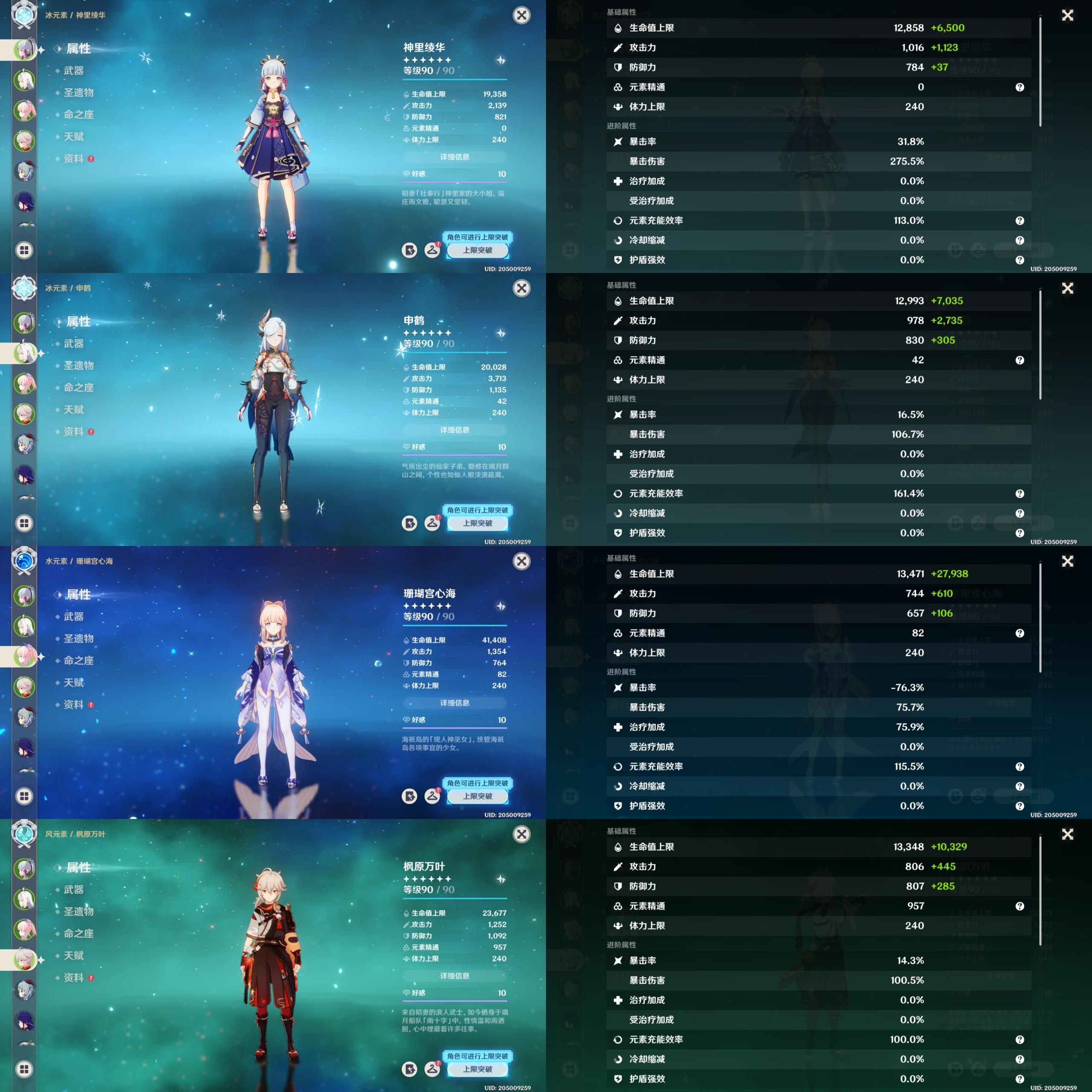View 资料 in 珊瑚宫心海's side menu
This screenshot has width=1092, height=1092.
point(73,705)
